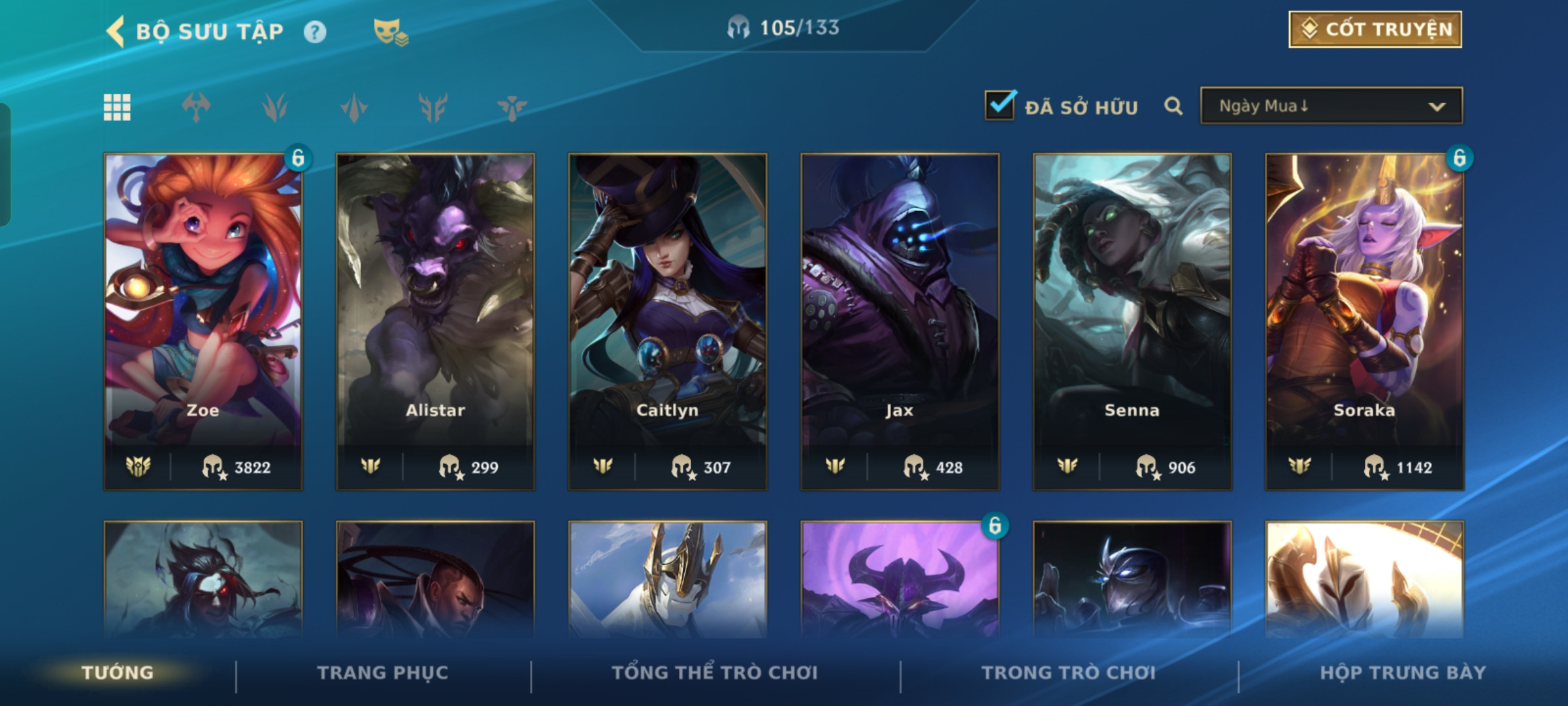The image size is (1568, 706).
Task: Toggle the Đã Sở Hữu checkbox
Action: pyautogui.click(x=1000, y=106)
